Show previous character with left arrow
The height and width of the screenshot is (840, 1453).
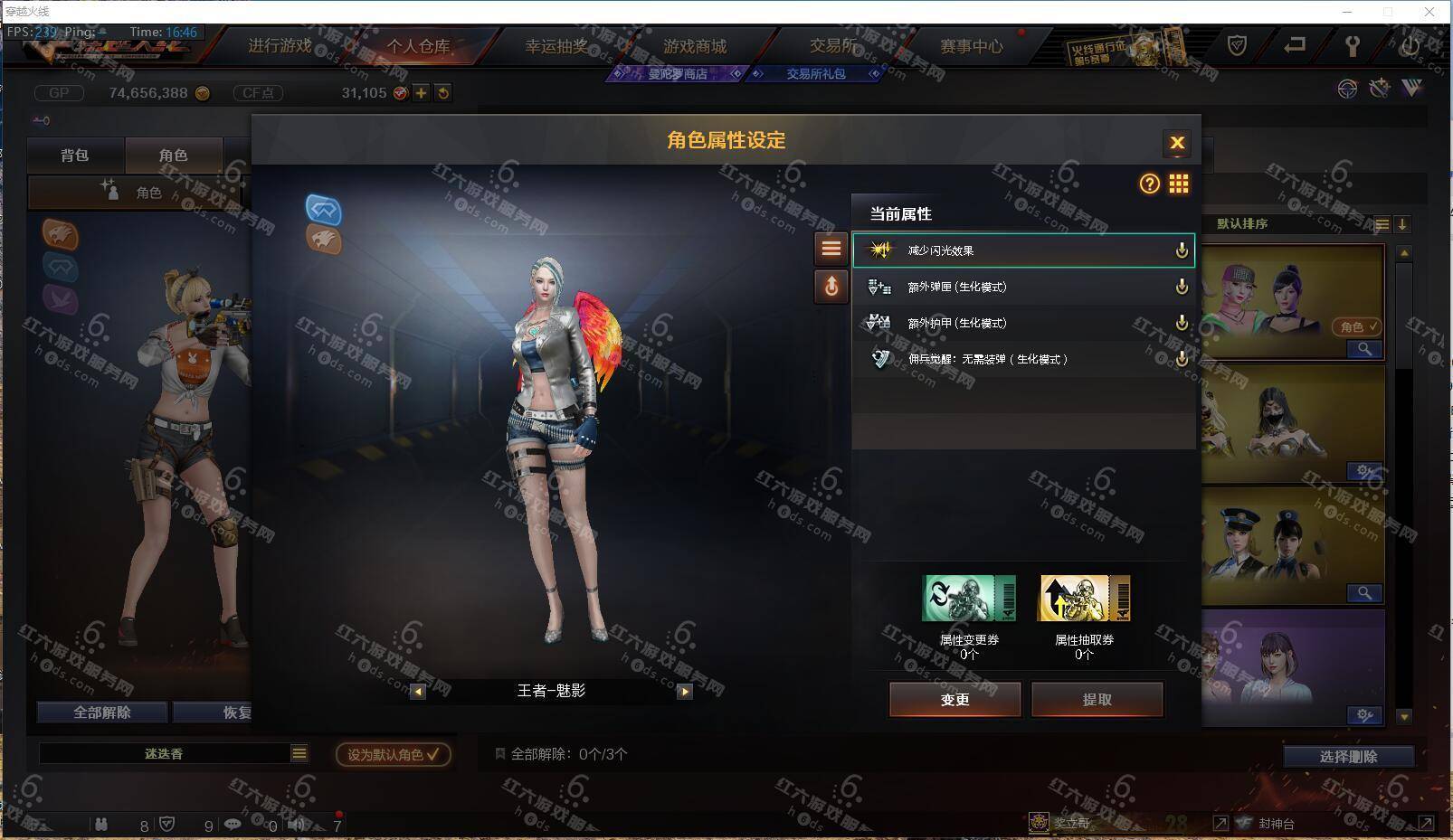pos(417,692)
